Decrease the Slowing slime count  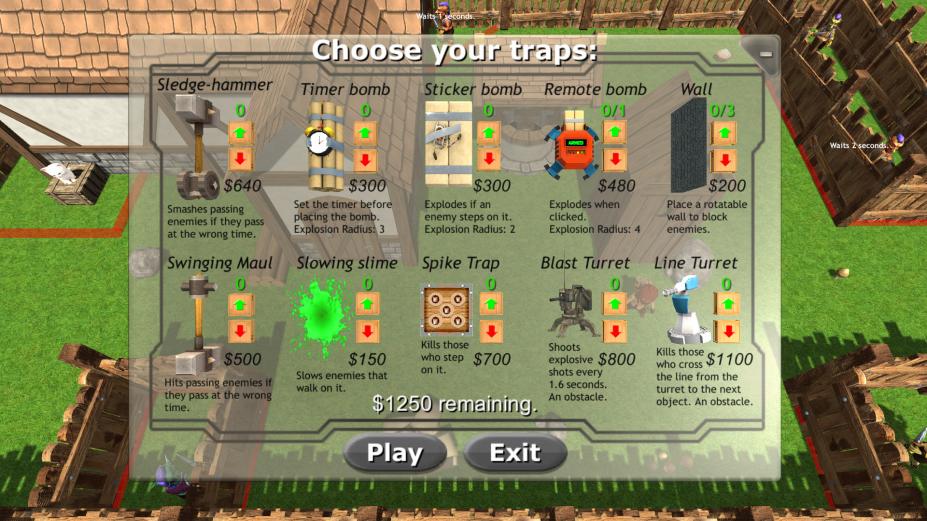coord(367,331)
